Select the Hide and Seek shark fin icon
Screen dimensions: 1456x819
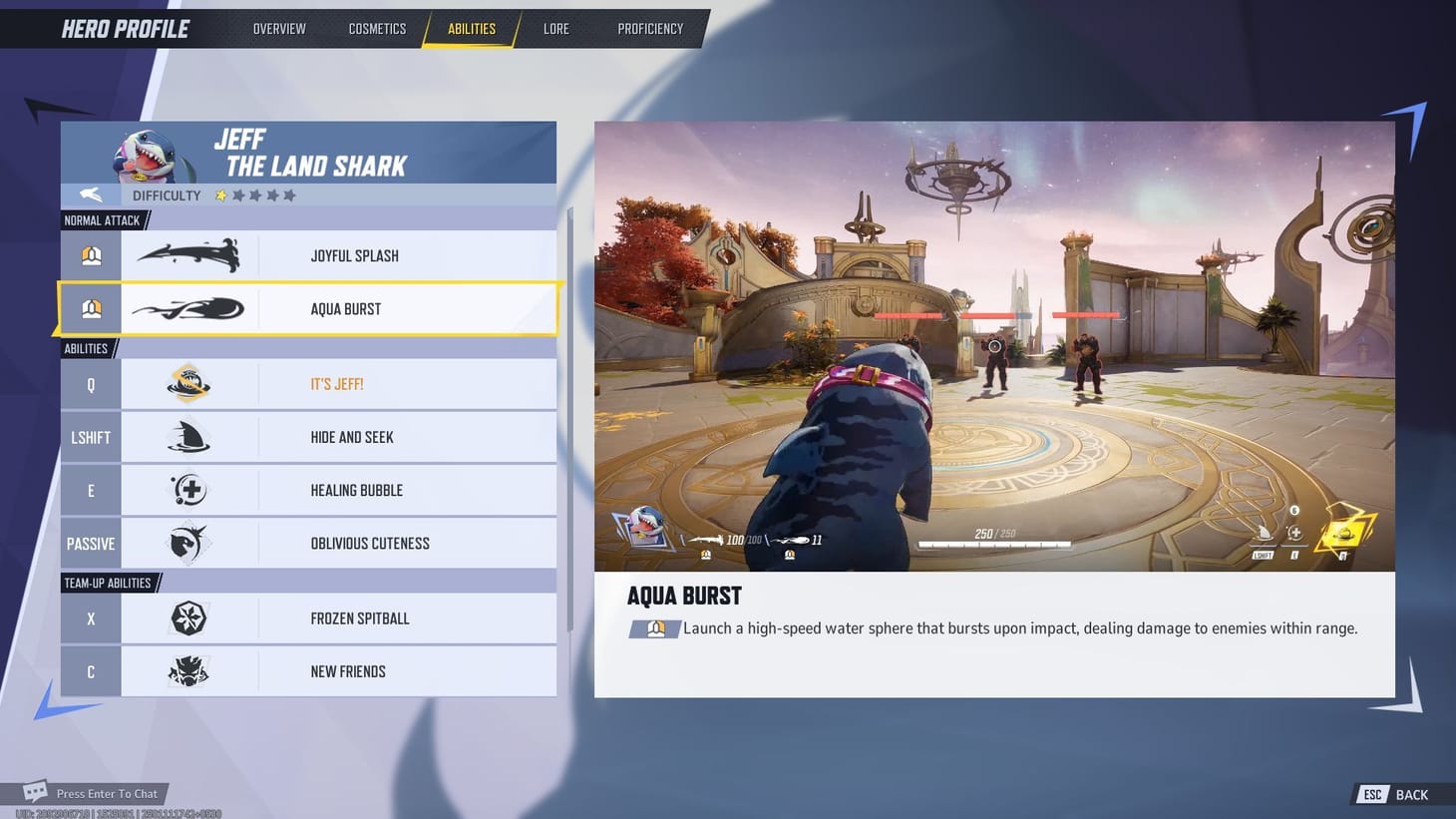tap(189, 437)
